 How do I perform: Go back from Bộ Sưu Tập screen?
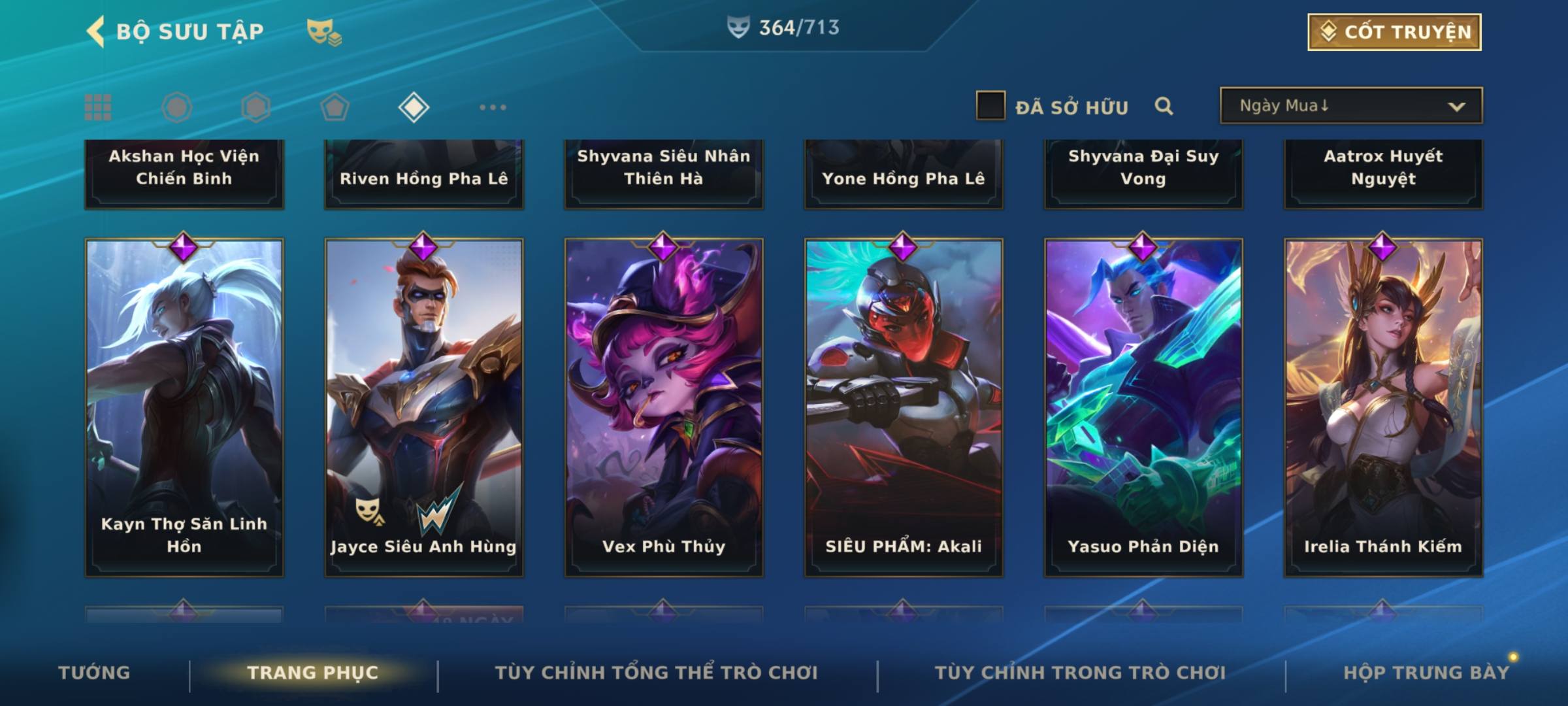[x=97, y=31]
